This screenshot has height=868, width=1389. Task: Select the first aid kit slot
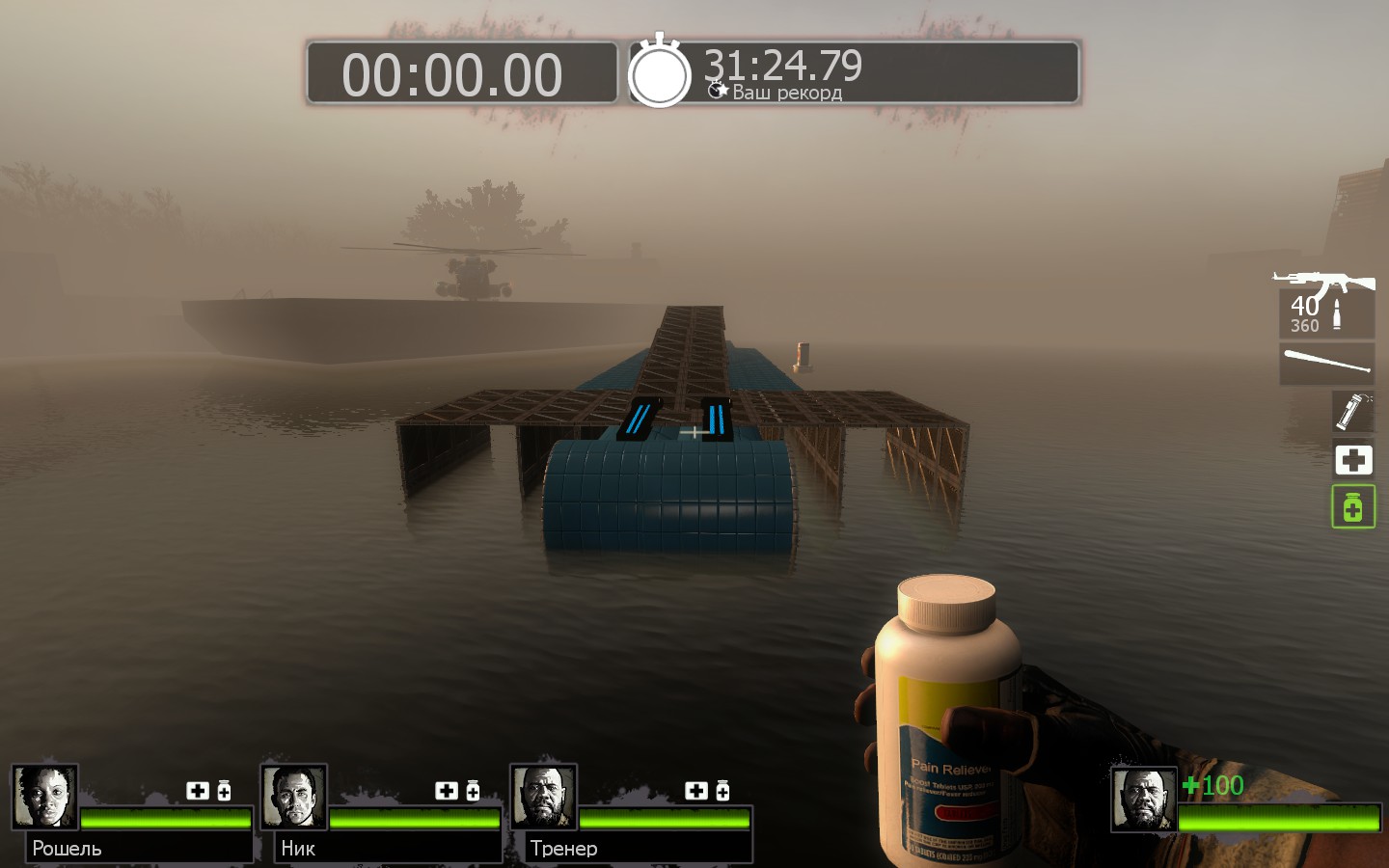point(1352,460)
